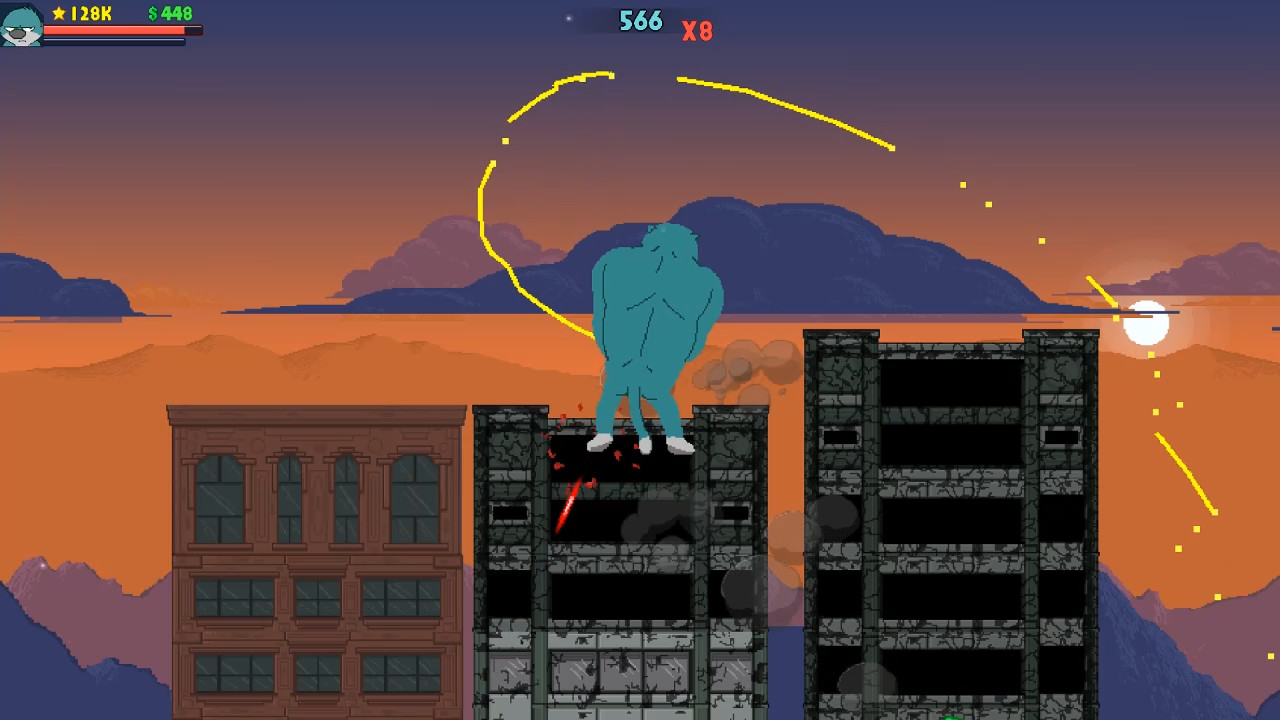The width and height of the screenshot is (1280, 720).
Task: Click the setting sun on the horizon
Action: tap(1148, 323)
